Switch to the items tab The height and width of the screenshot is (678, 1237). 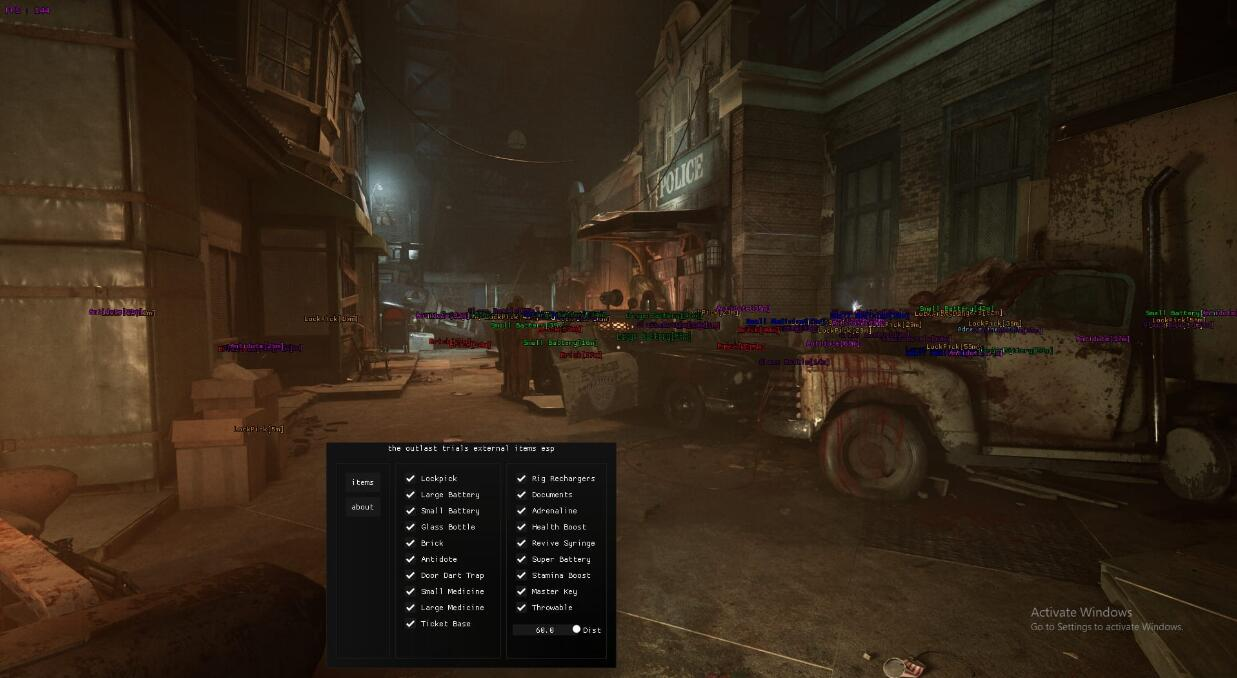[x=363, y=482]
